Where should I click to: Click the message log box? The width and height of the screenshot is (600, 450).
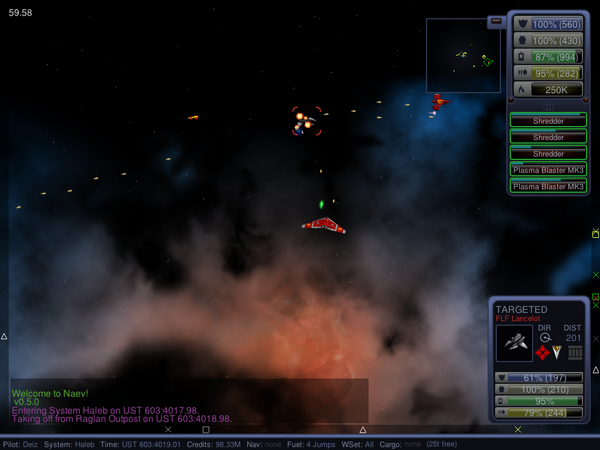pyautogui.click(x=189, y=400)
